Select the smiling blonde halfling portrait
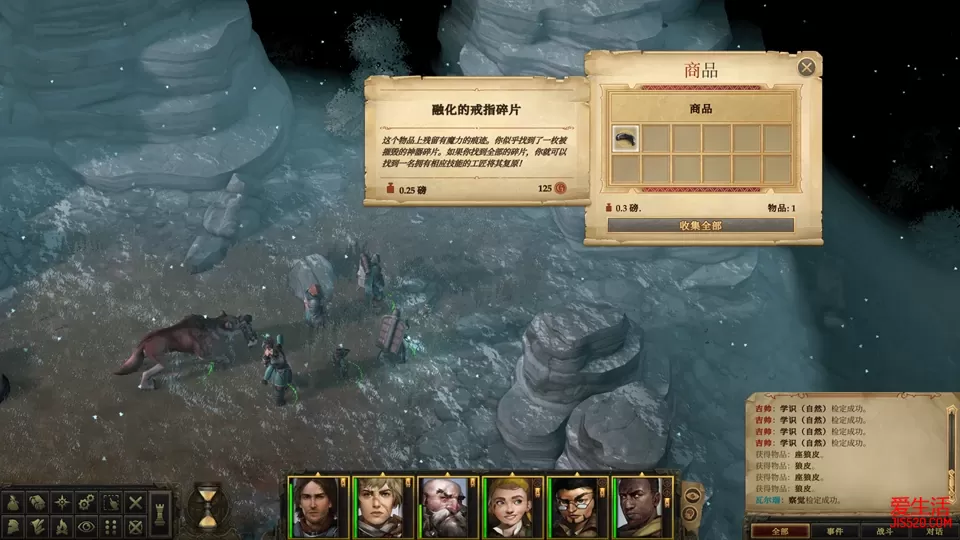The height and width of the screenshot is (540, 960). [511, 503]
